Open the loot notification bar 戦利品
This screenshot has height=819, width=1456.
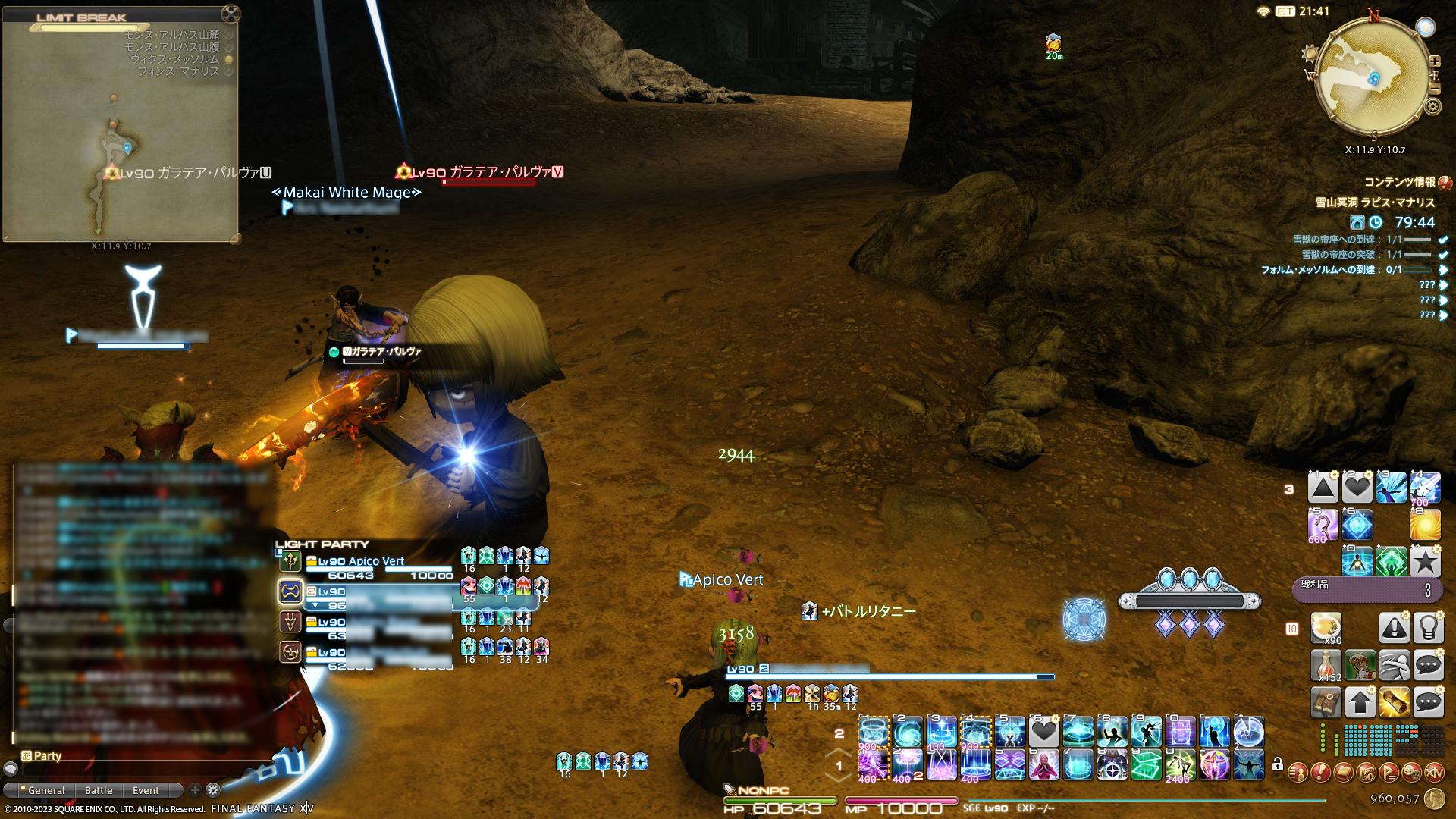(1367, 589)
